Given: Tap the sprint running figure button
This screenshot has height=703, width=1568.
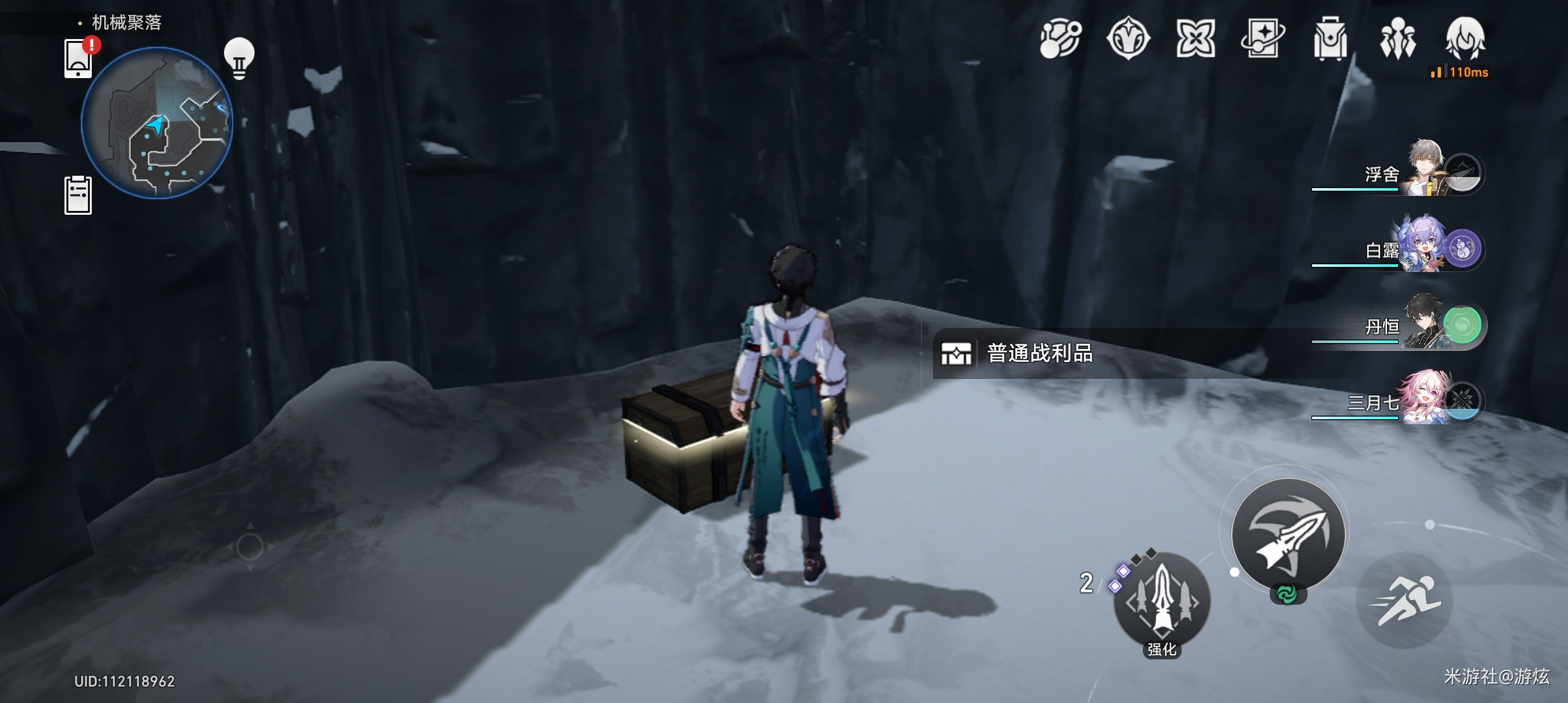Looking at the screenshot, I should coord(1404,600).
